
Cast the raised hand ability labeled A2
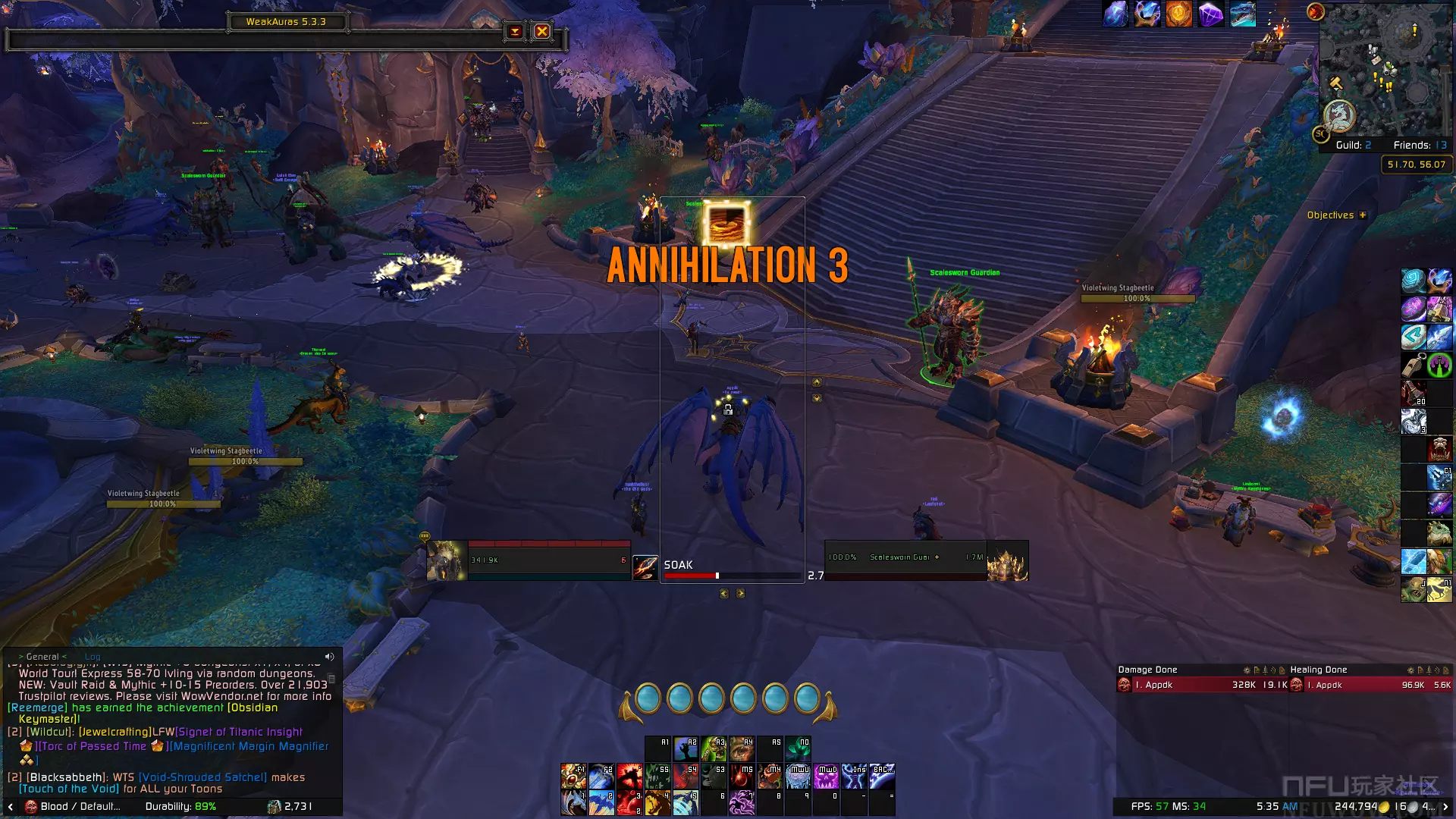[x=686, y=748]
